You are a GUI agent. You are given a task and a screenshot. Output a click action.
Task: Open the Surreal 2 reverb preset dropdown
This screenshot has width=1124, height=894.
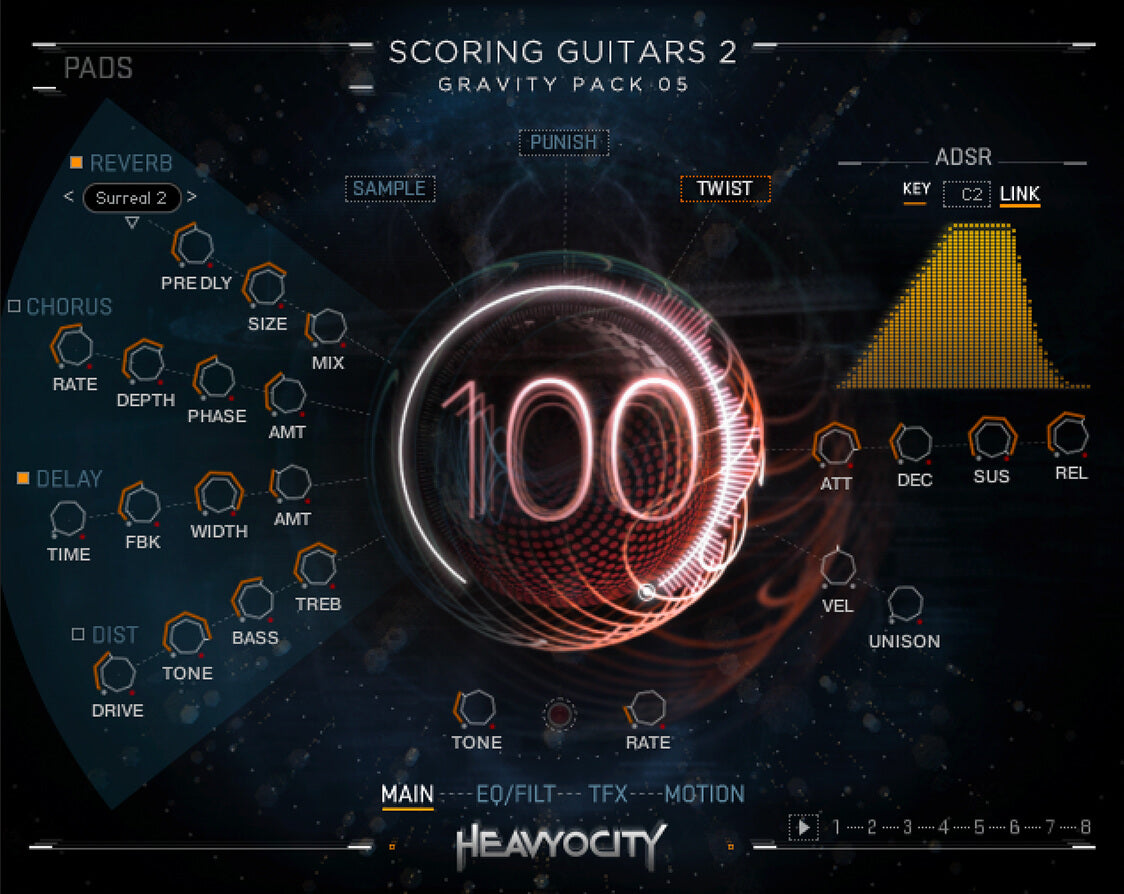(x=131, y=198)
